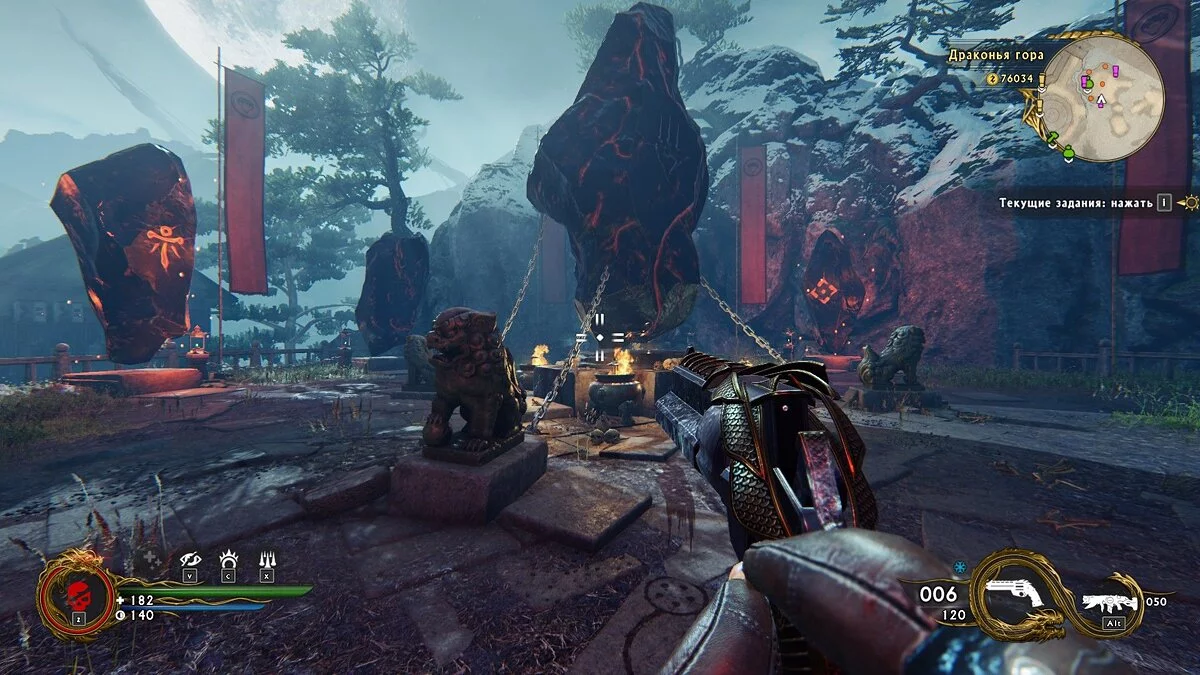Switch to the secondary rifle weapon icon
Viewport: 1200px width, 675px height.
pos(1110,602)
